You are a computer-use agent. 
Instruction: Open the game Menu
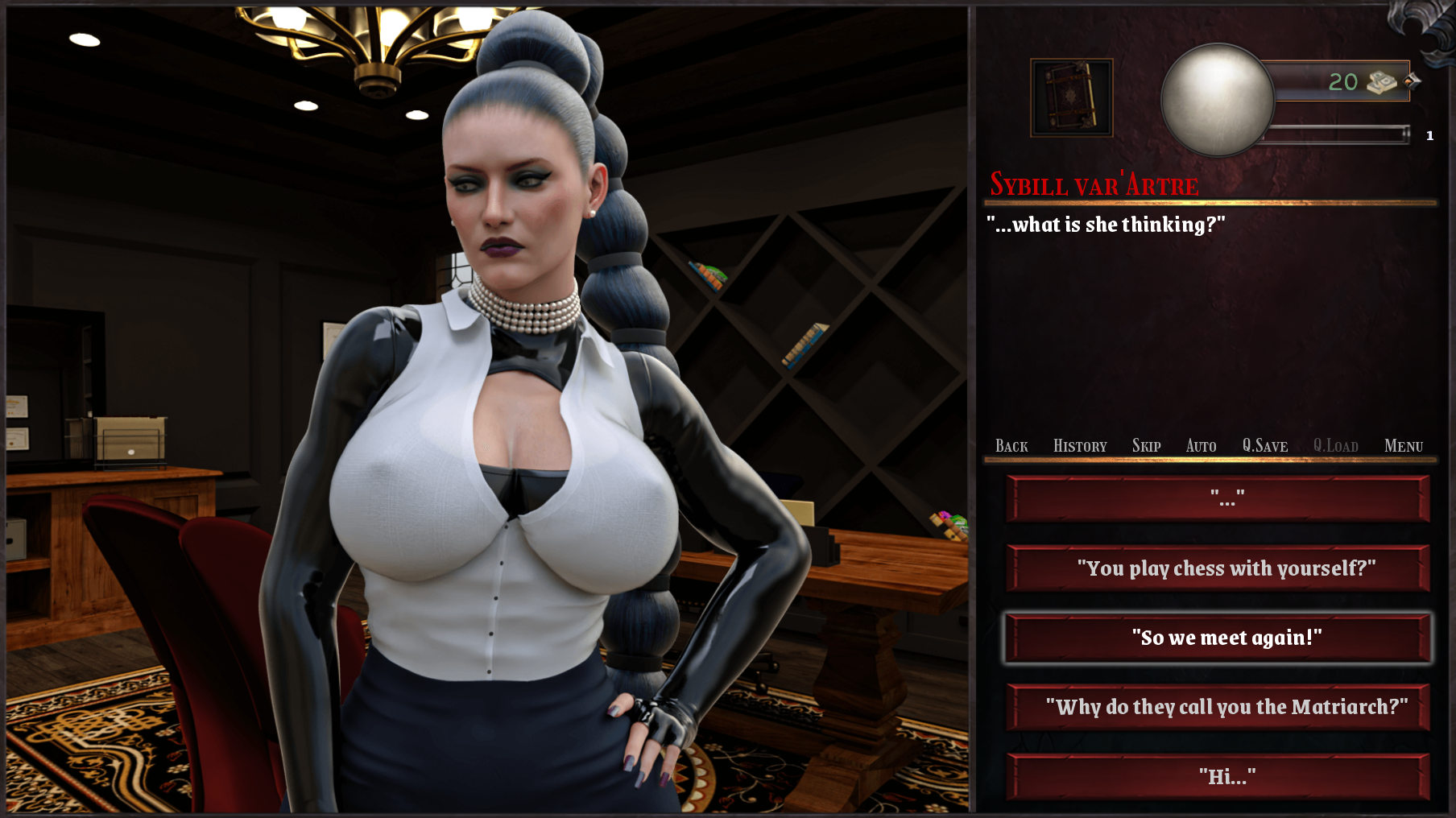click(1403, 446)
